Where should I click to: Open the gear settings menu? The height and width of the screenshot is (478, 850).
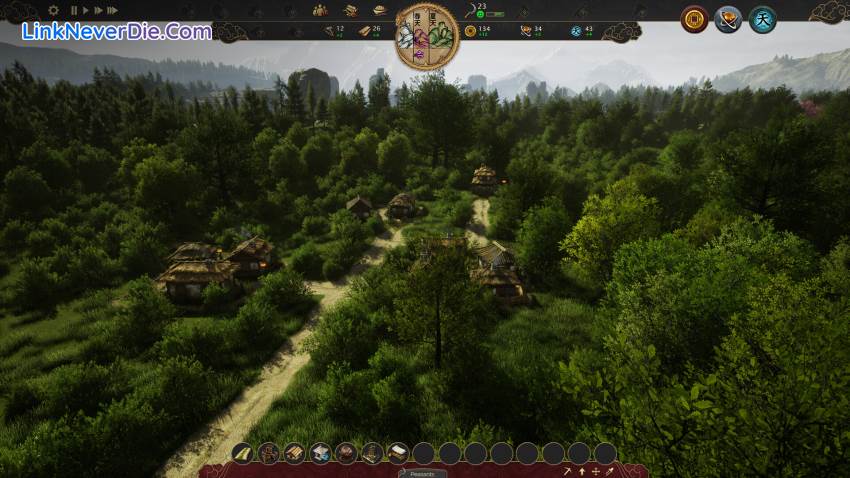[x=53, y=10]
